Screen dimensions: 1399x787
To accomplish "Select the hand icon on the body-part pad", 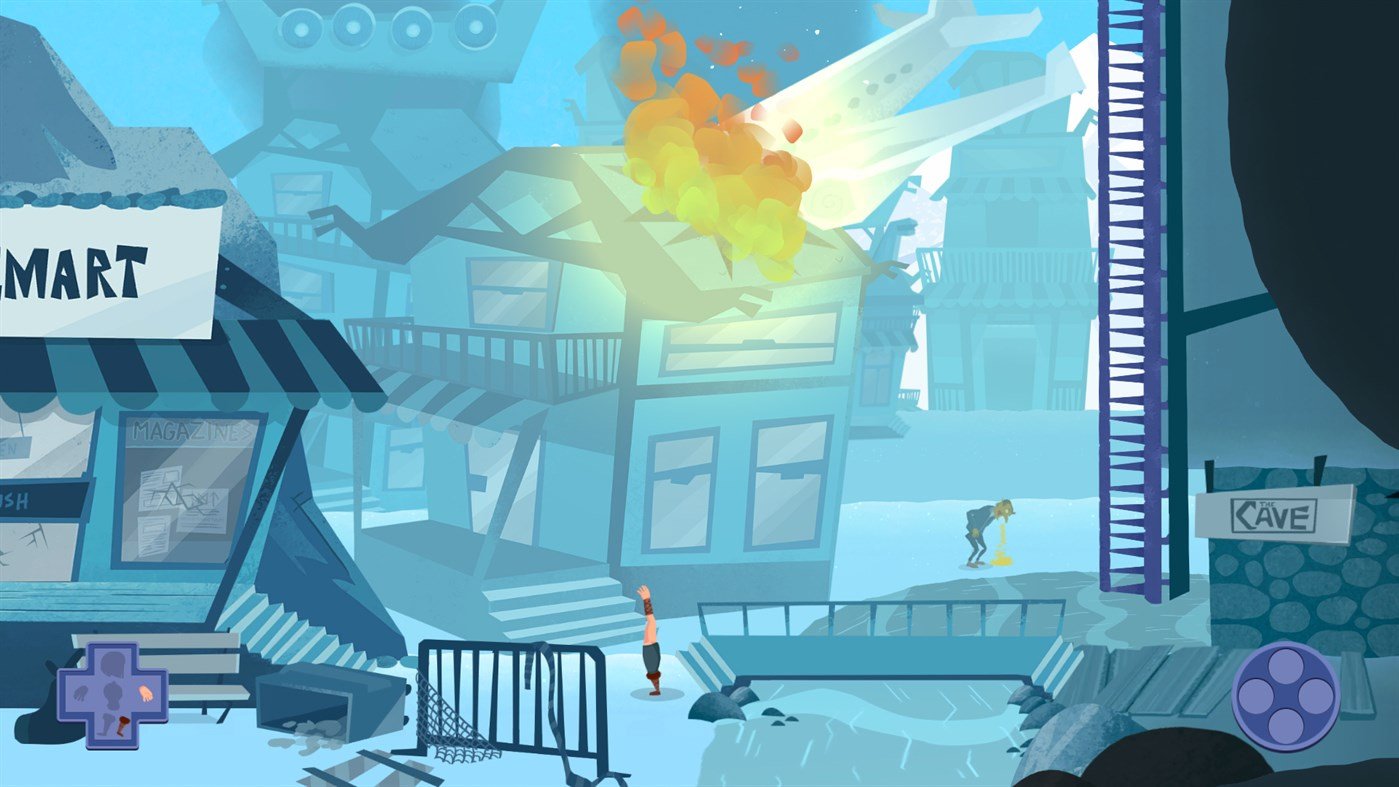I will 146,693.
